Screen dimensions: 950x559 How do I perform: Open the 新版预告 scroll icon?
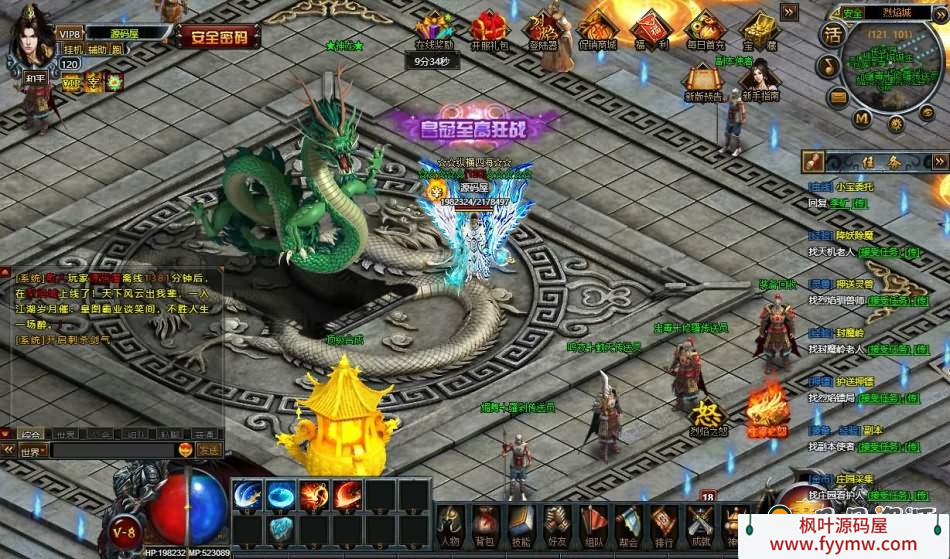click(703, 81)
